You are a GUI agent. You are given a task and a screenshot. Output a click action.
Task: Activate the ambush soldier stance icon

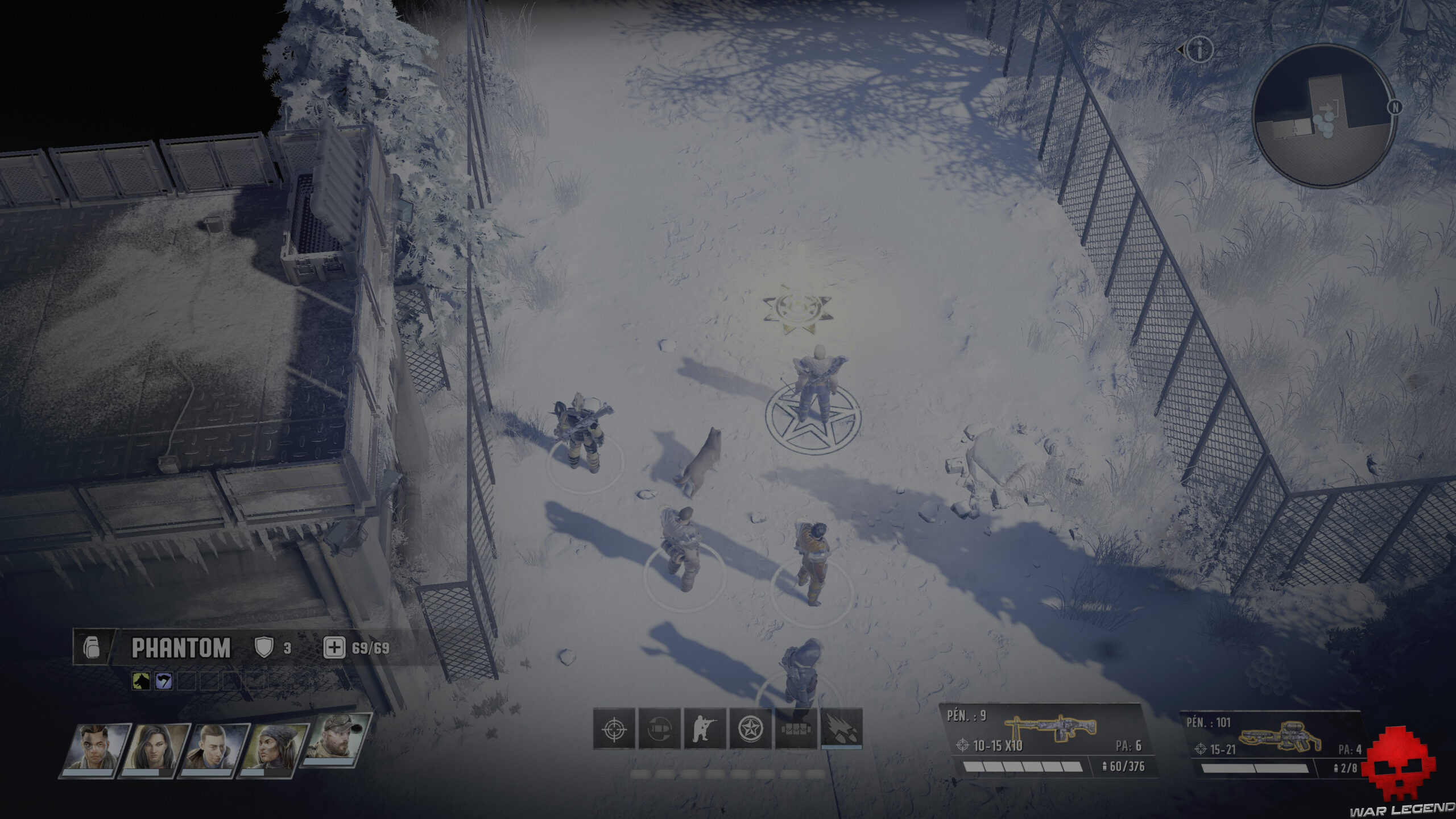[x=705, y=729]
